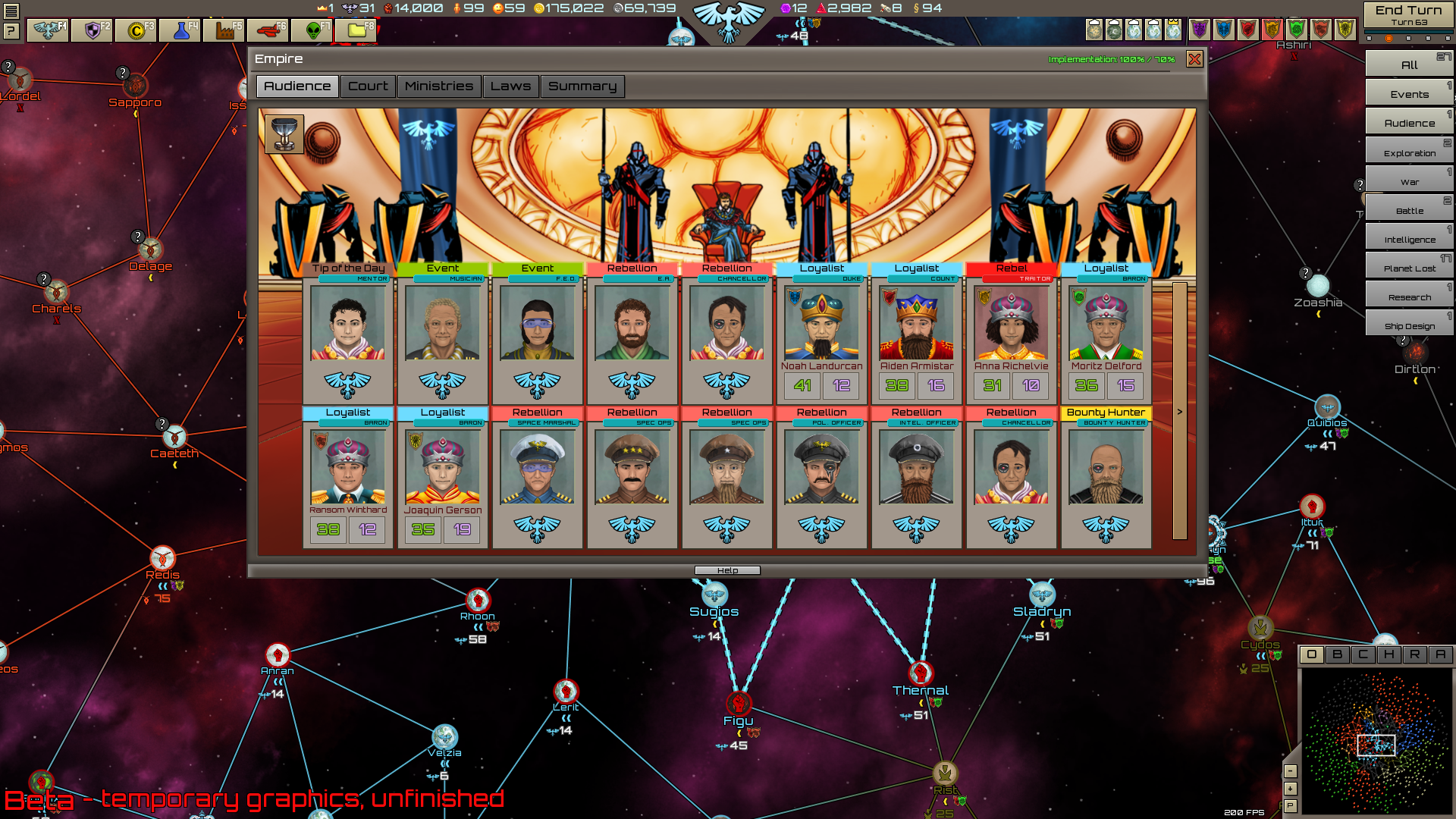Image resolution: width=1456 pixels, height=819 pixels.
Task: Open production via the F5 factory icon
Action: tap(224, 30)
